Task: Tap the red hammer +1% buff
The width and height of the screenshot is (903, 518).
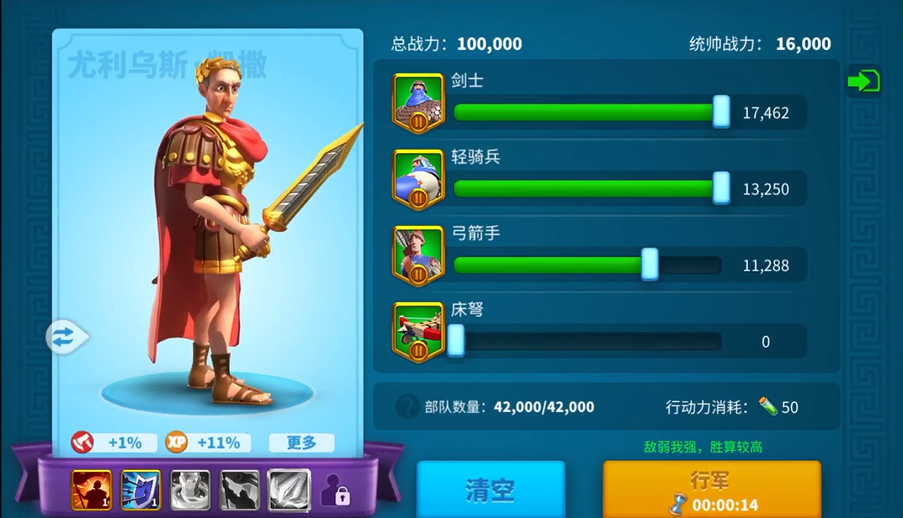Action: [112, 442]
